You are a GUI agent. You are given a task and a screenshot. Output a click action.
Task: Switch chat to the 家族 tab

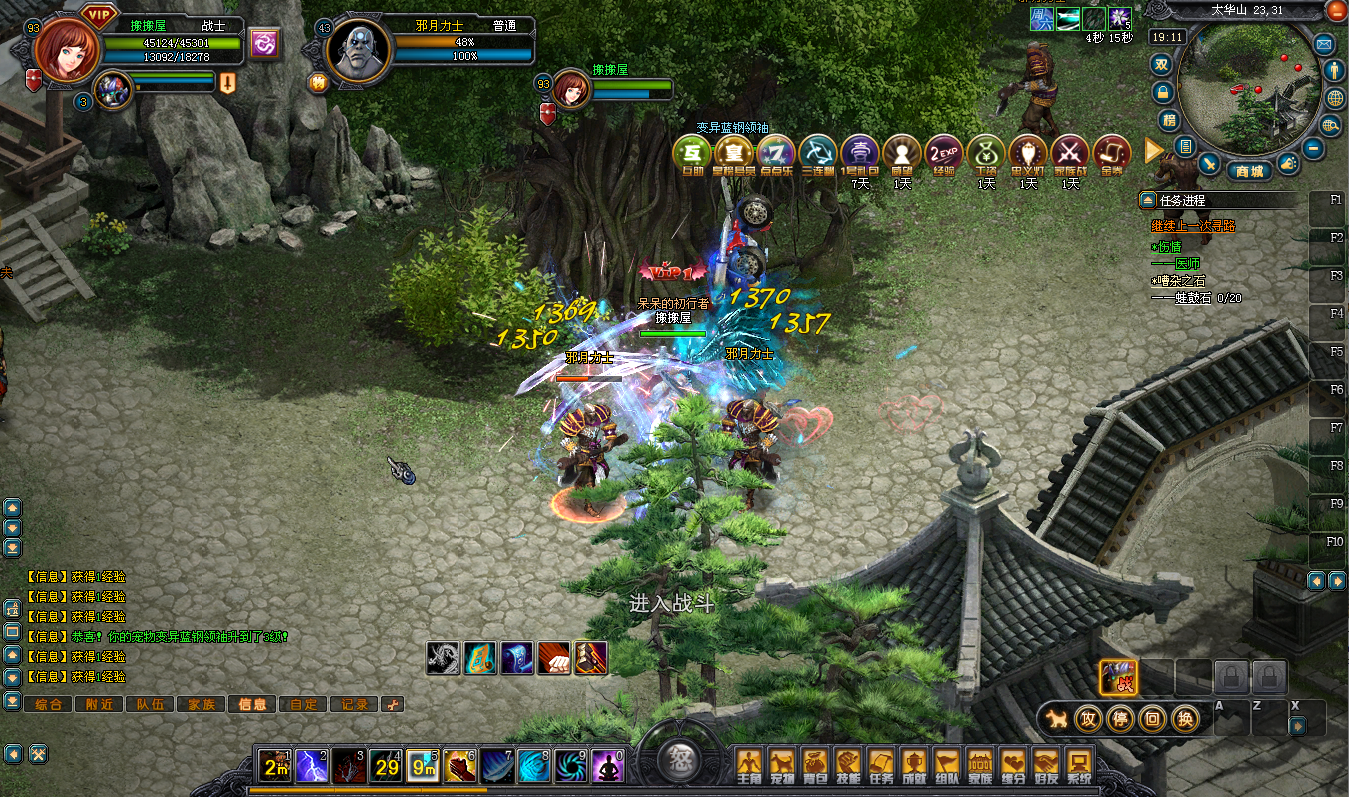coord(200,704)
